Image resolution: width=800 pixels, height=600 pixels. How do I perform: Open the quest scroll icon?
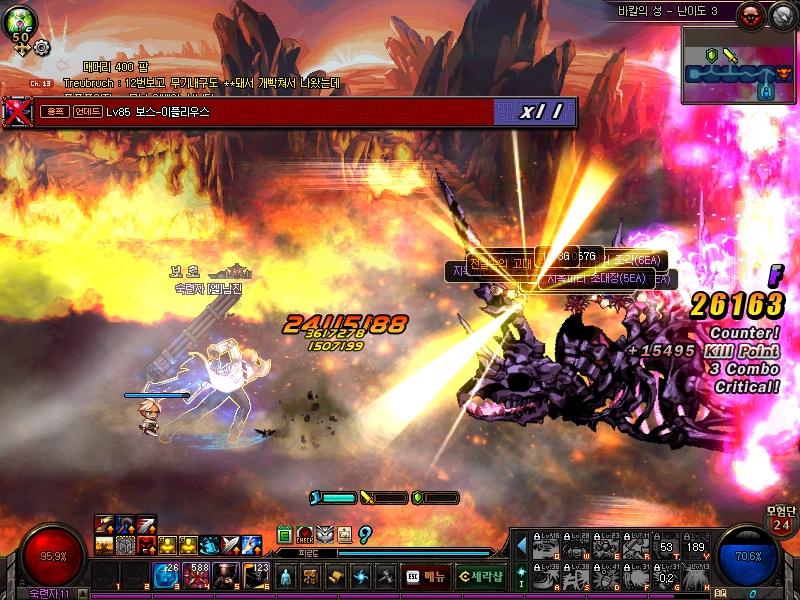[336, 576]
